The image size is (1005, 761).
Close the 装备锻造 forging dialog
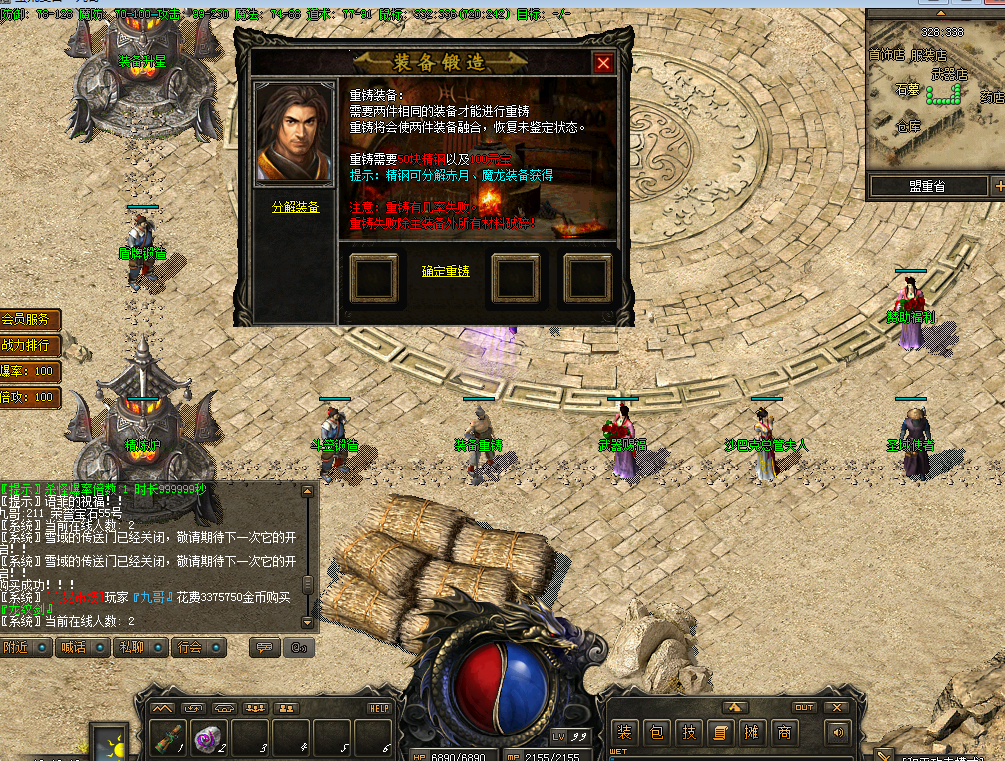pos(603,63)
